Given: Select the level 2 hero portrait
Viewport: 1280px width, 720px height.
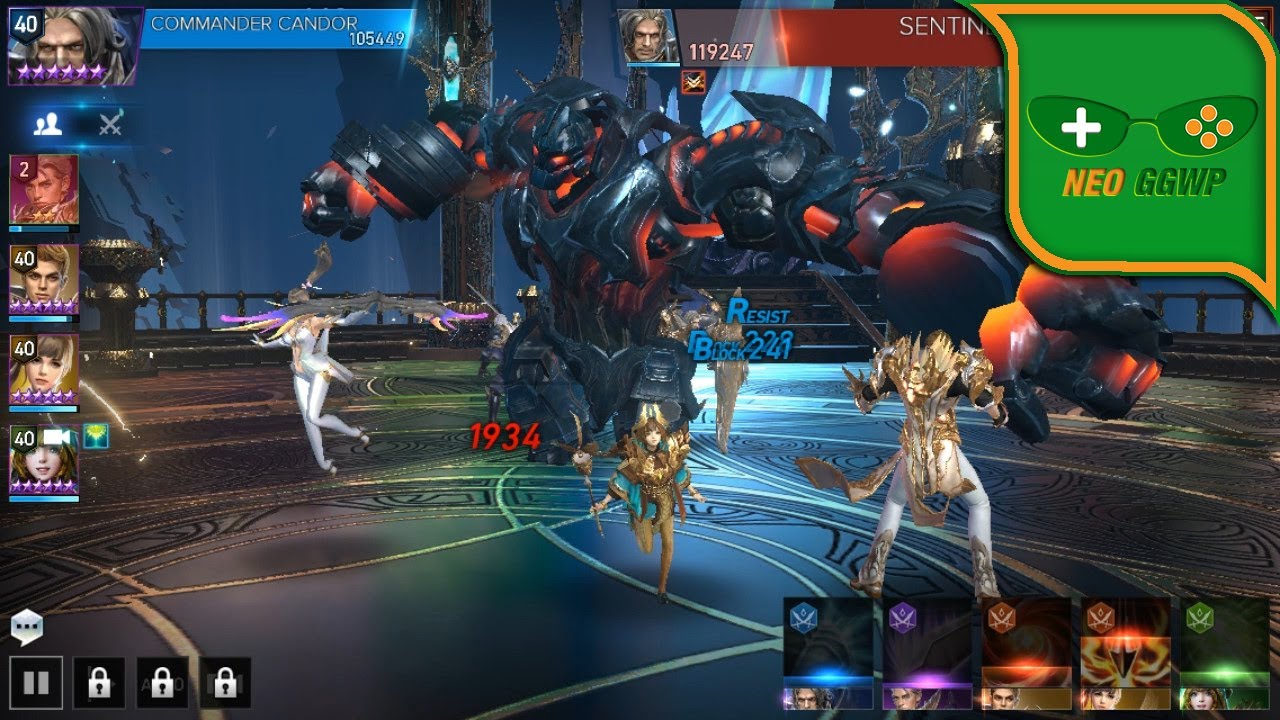Looking at the screenshot, I should click(44, 190).
